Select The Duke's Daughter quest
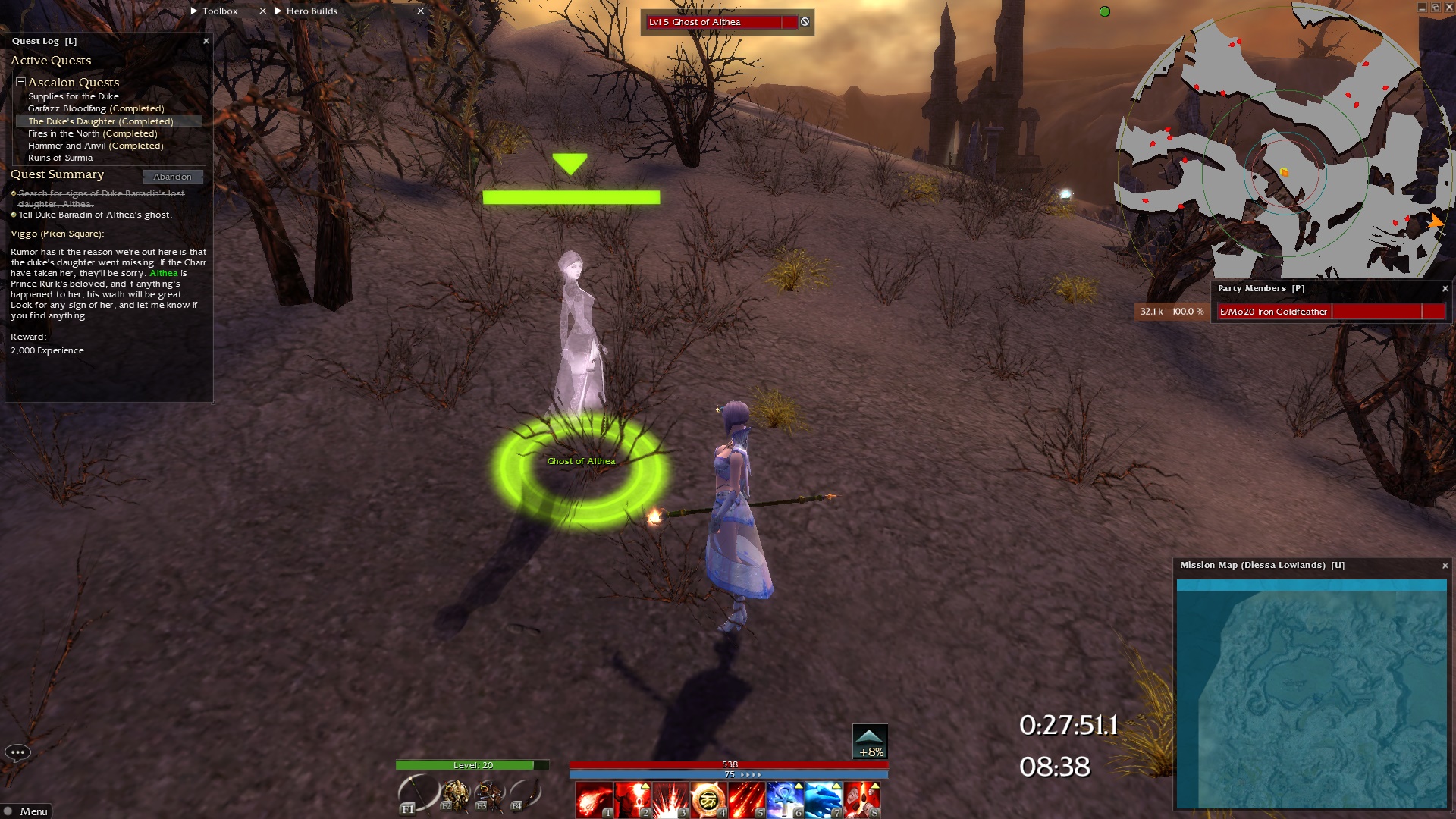Image resolution: width=1456 pixels, height=819 pixels. click(101, 121)
